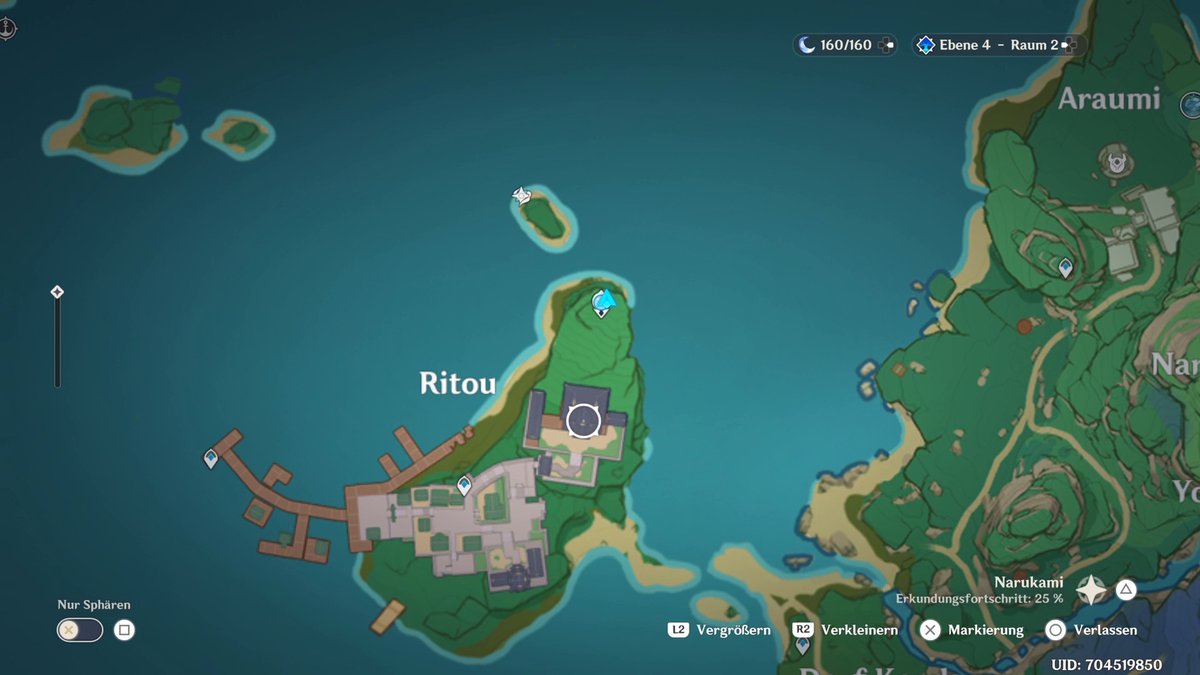Viewport: 1200px width, 675px height.
Task: Select the teleport waypoint on the wooden pier
Action: [211, 459]
